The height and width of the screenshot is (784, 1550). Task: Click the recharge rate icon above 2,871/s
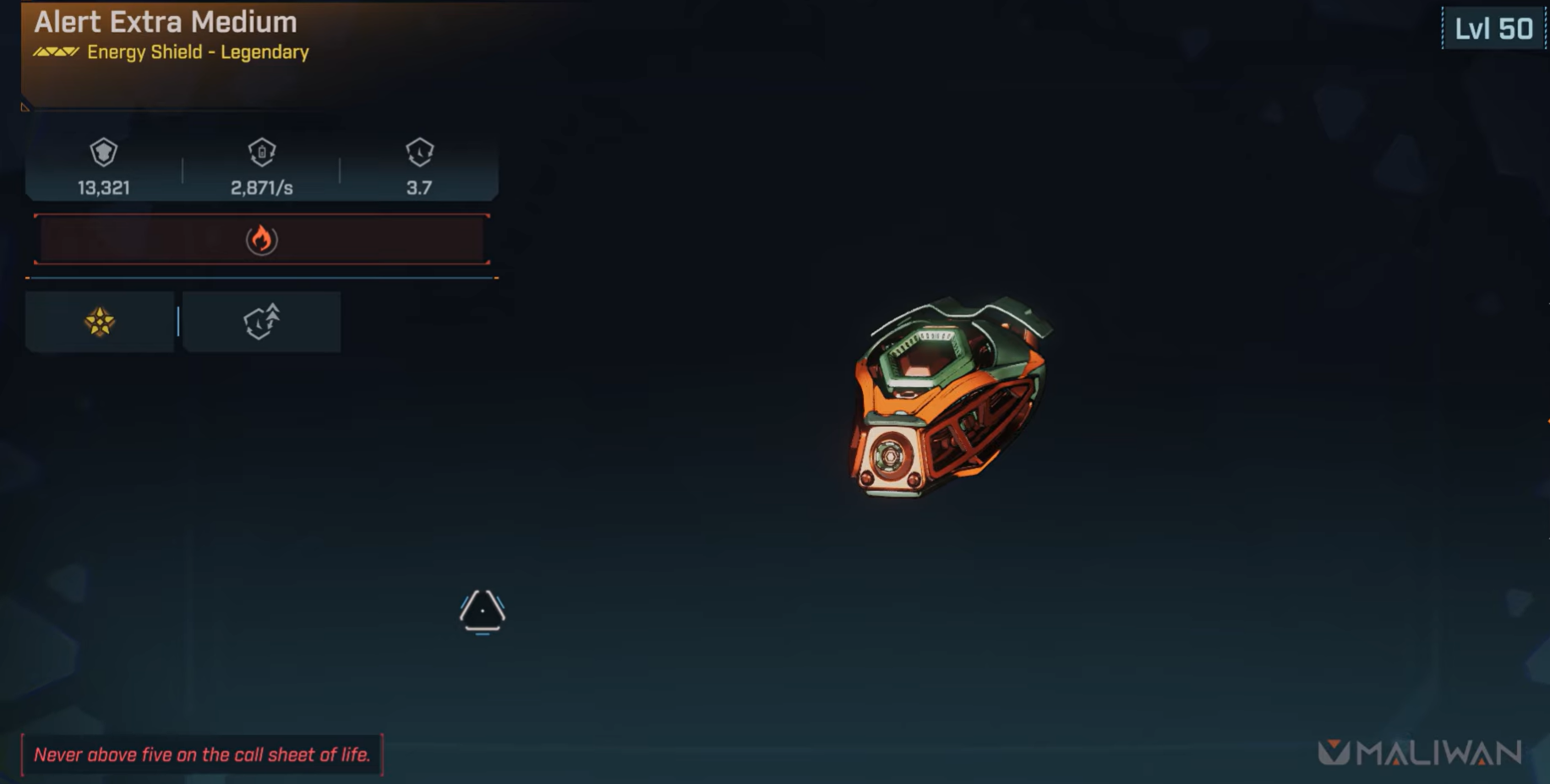(x=262, y=154)
